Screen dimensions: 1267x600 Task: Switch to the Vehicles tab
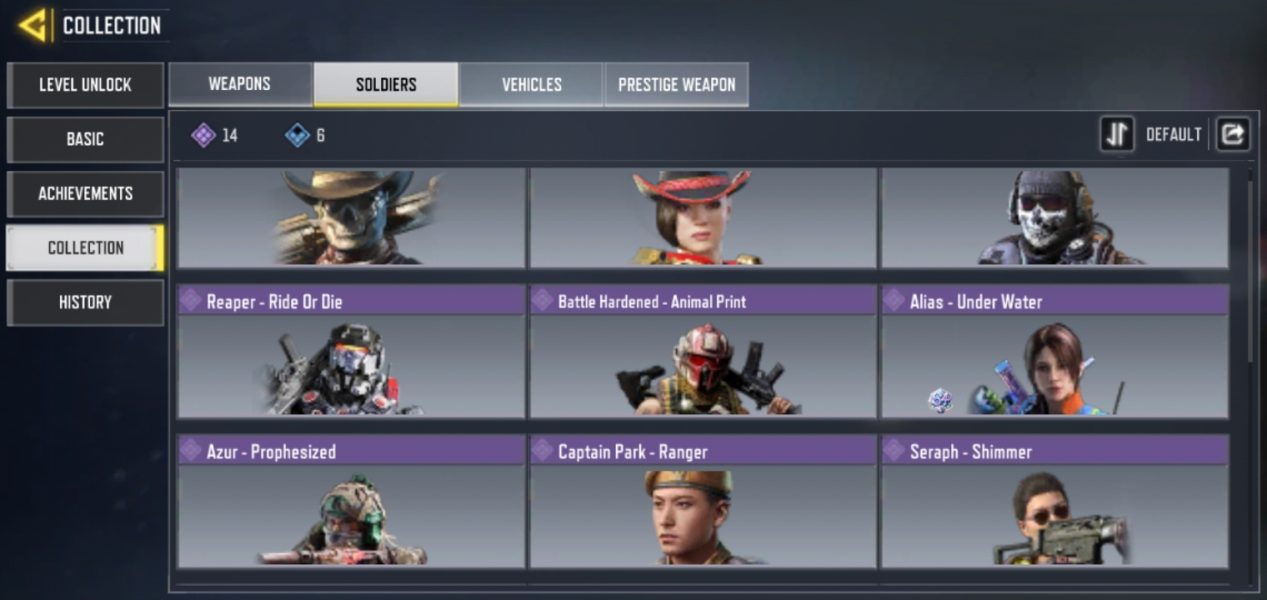click(x=531, y=84)
